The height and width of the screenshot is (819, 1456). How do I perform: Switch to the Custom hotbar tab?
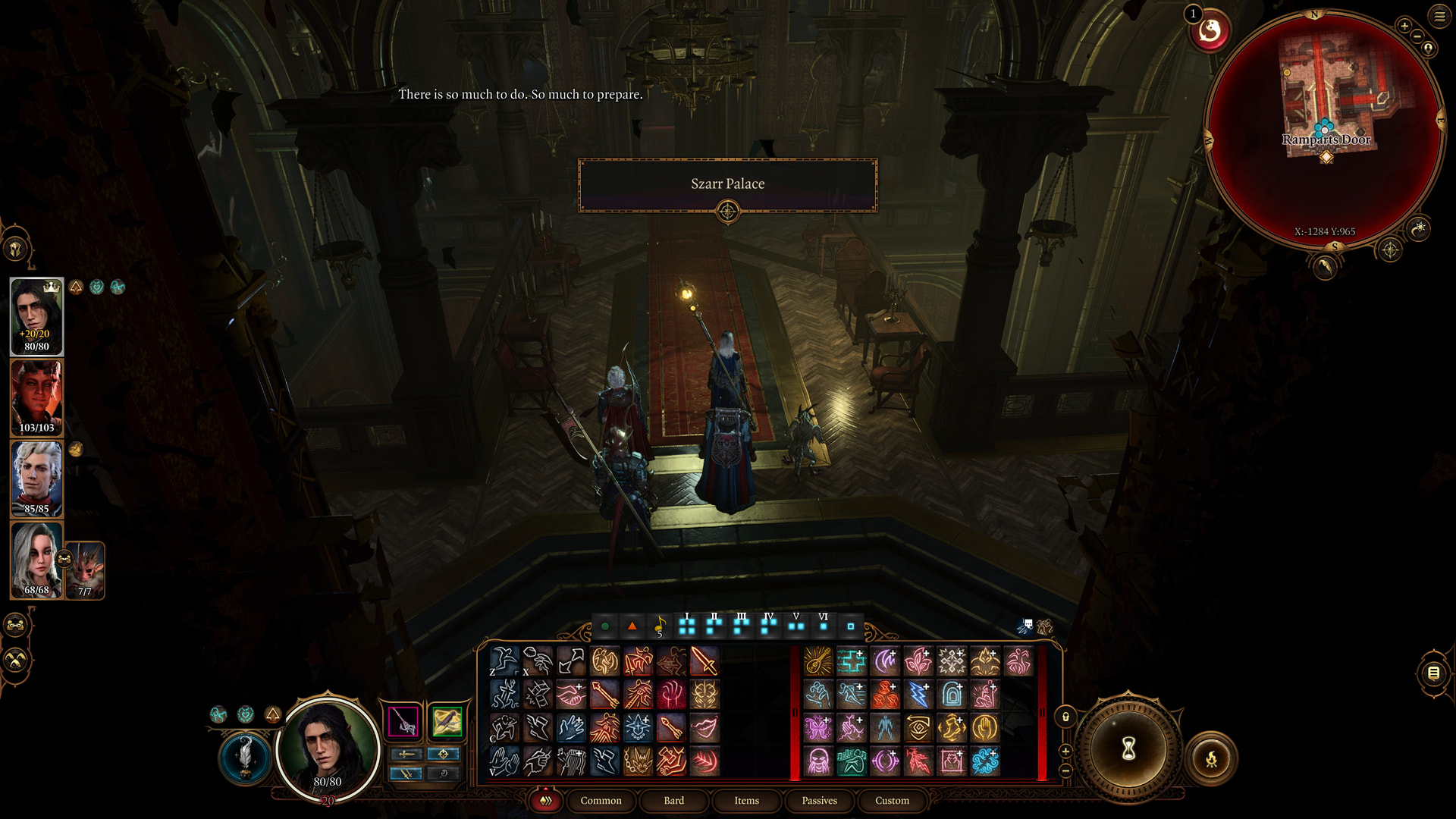[892, 801]
